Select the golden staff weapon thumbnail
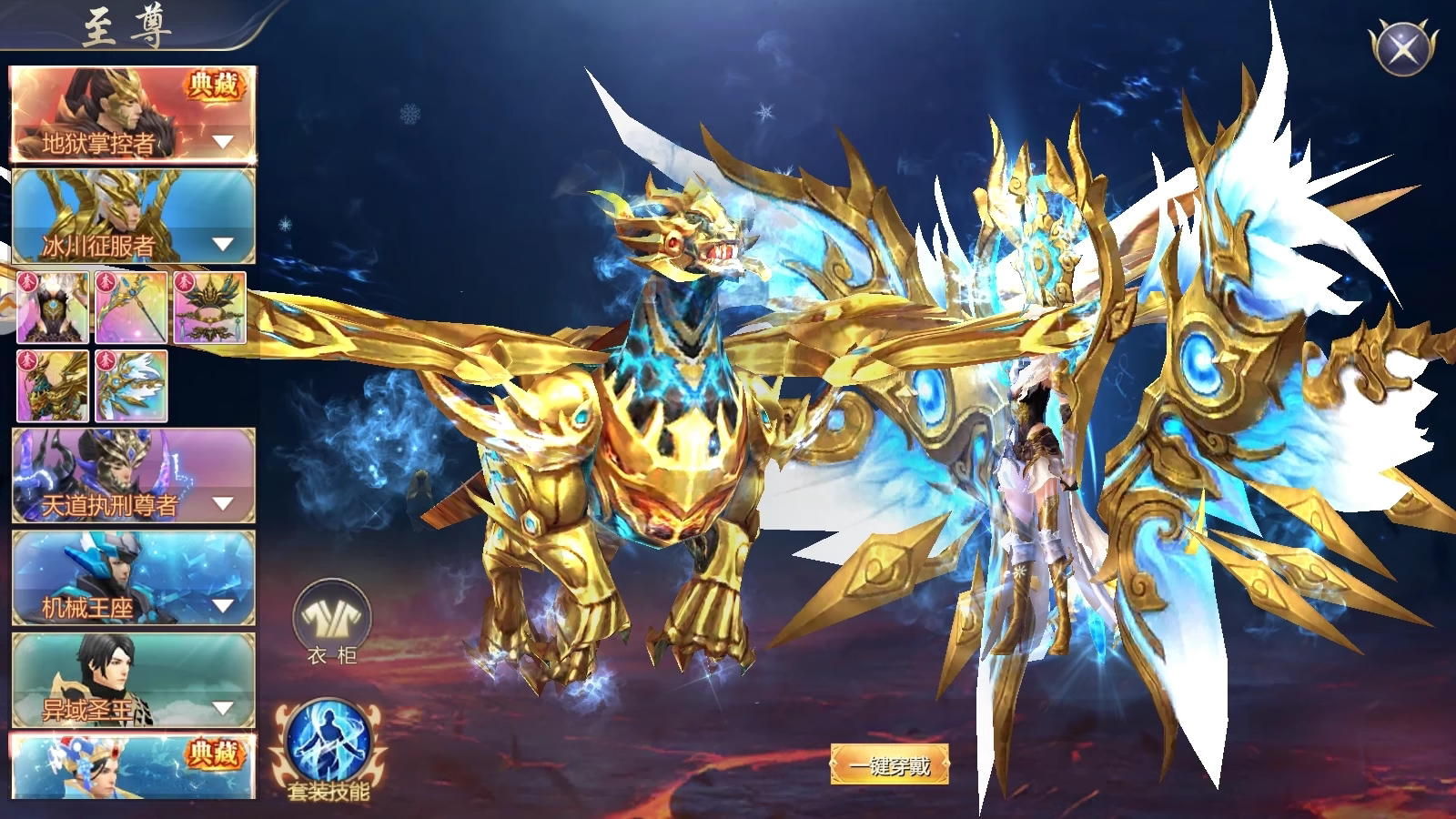The height and width of the screenshot is (819, 1456). (131, 307)
